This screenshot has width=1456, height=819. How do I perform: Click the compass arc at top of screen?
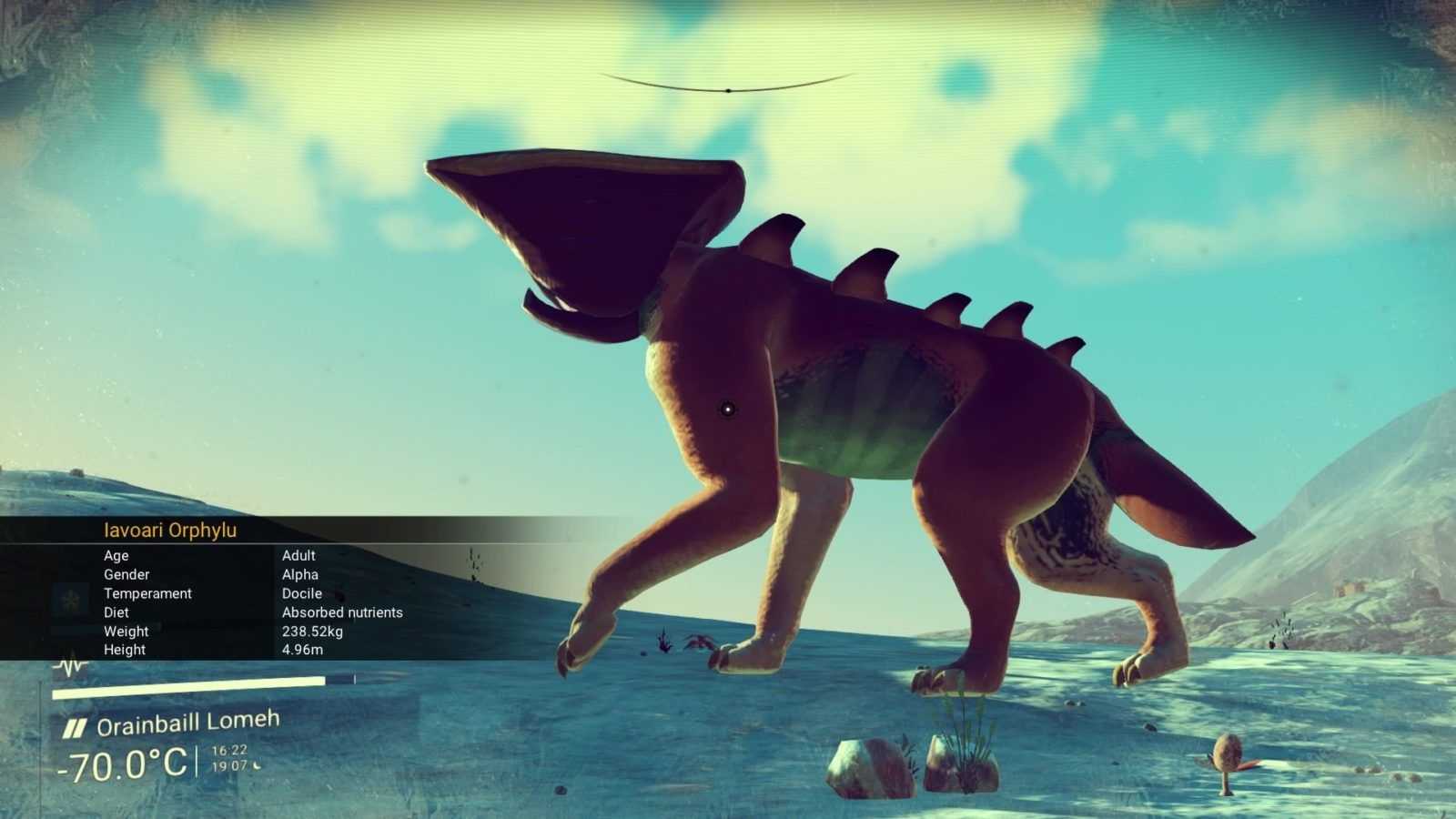727,88
